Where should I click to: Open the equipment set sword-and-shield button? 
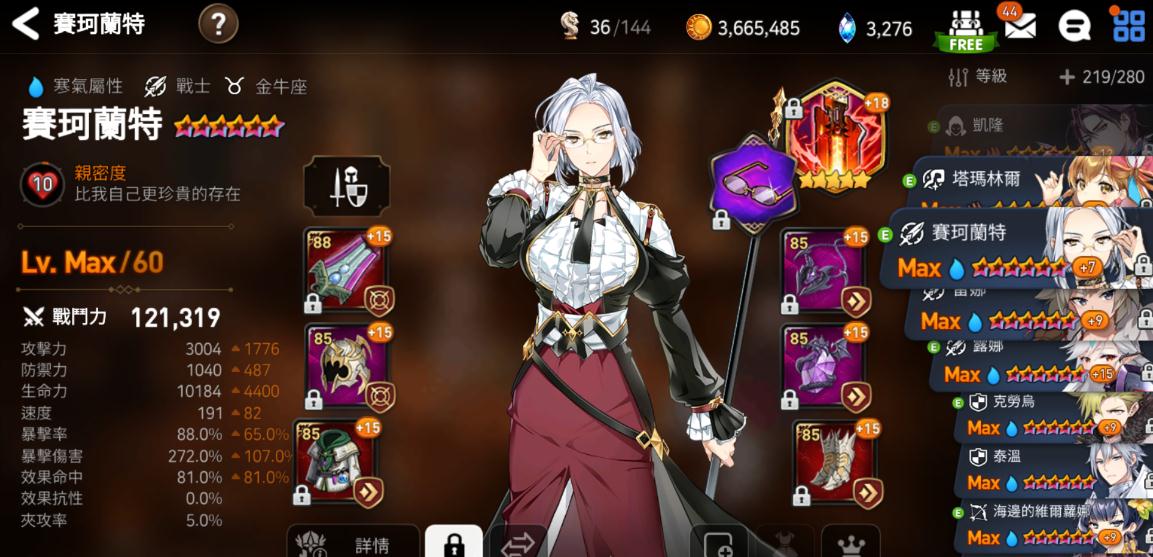(346, 187)
